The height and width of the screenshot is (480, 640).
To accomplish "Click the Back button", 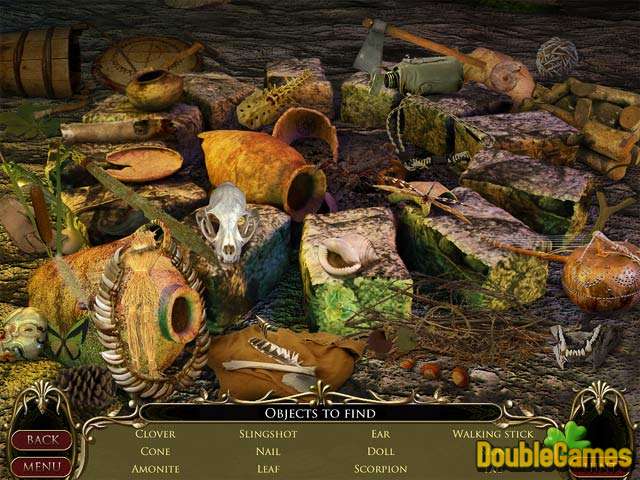I will point(41,440).
